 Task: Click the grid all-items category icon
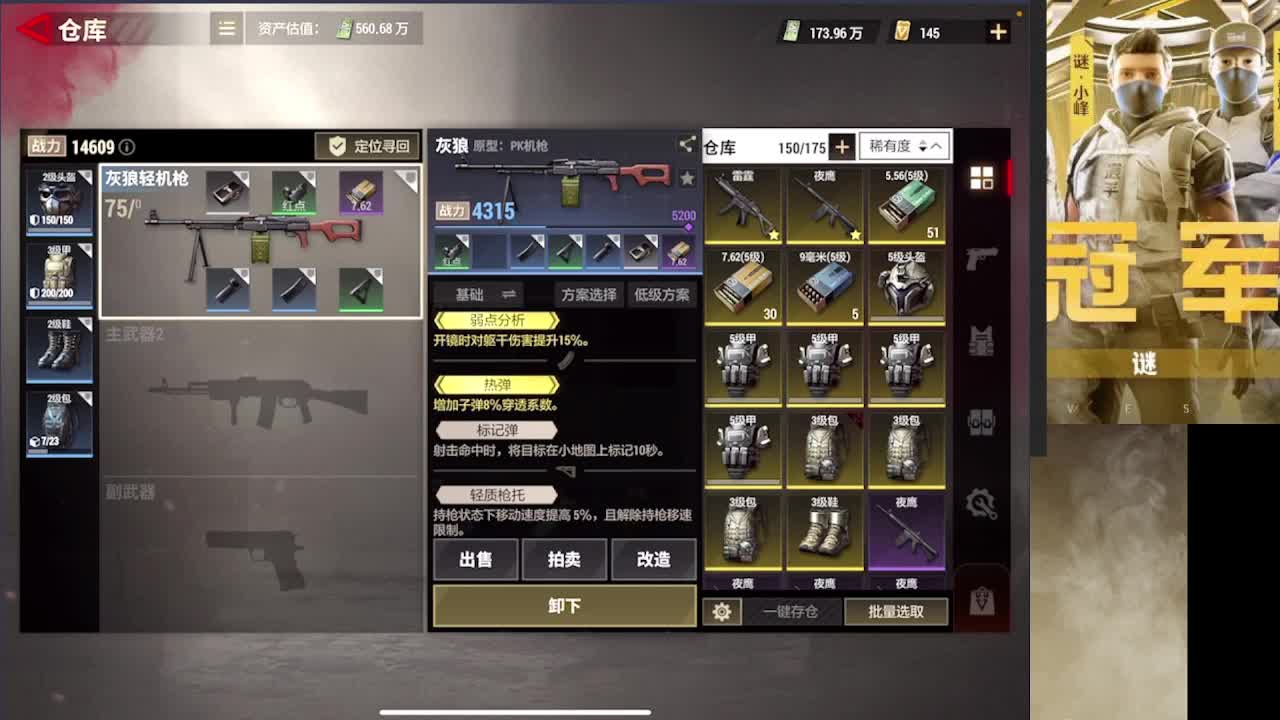tap(983, 177)
